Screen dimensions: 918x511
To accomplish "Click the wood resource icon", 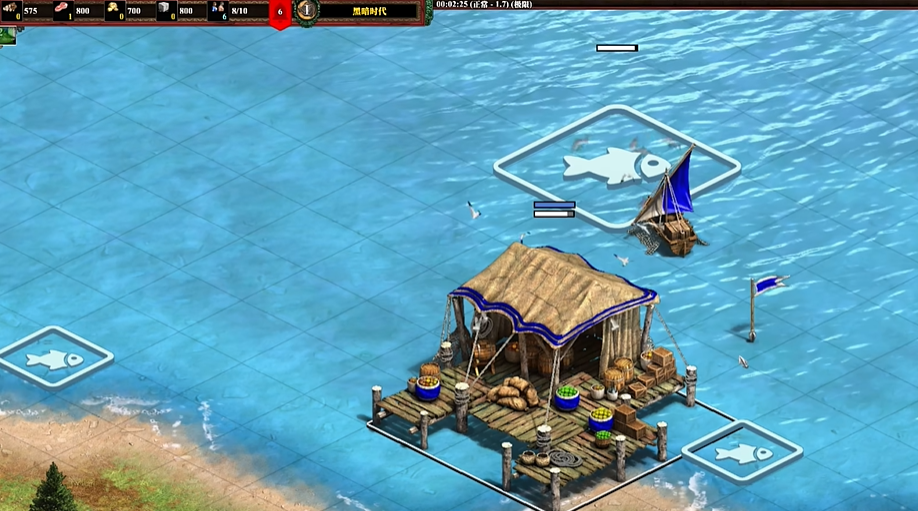I will [x=11, y=11].
